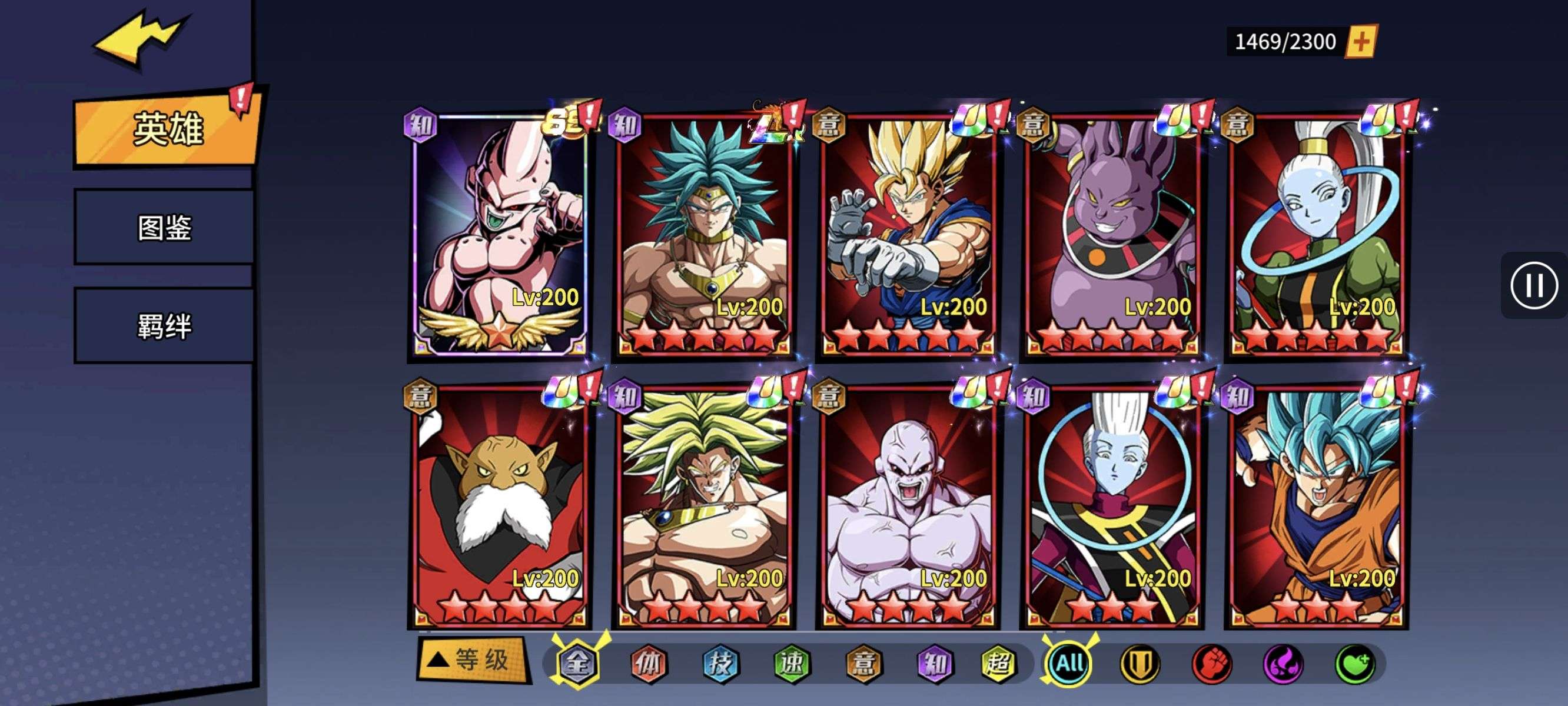Pick the blue-haired Goku hero card

pos(1316,507)
